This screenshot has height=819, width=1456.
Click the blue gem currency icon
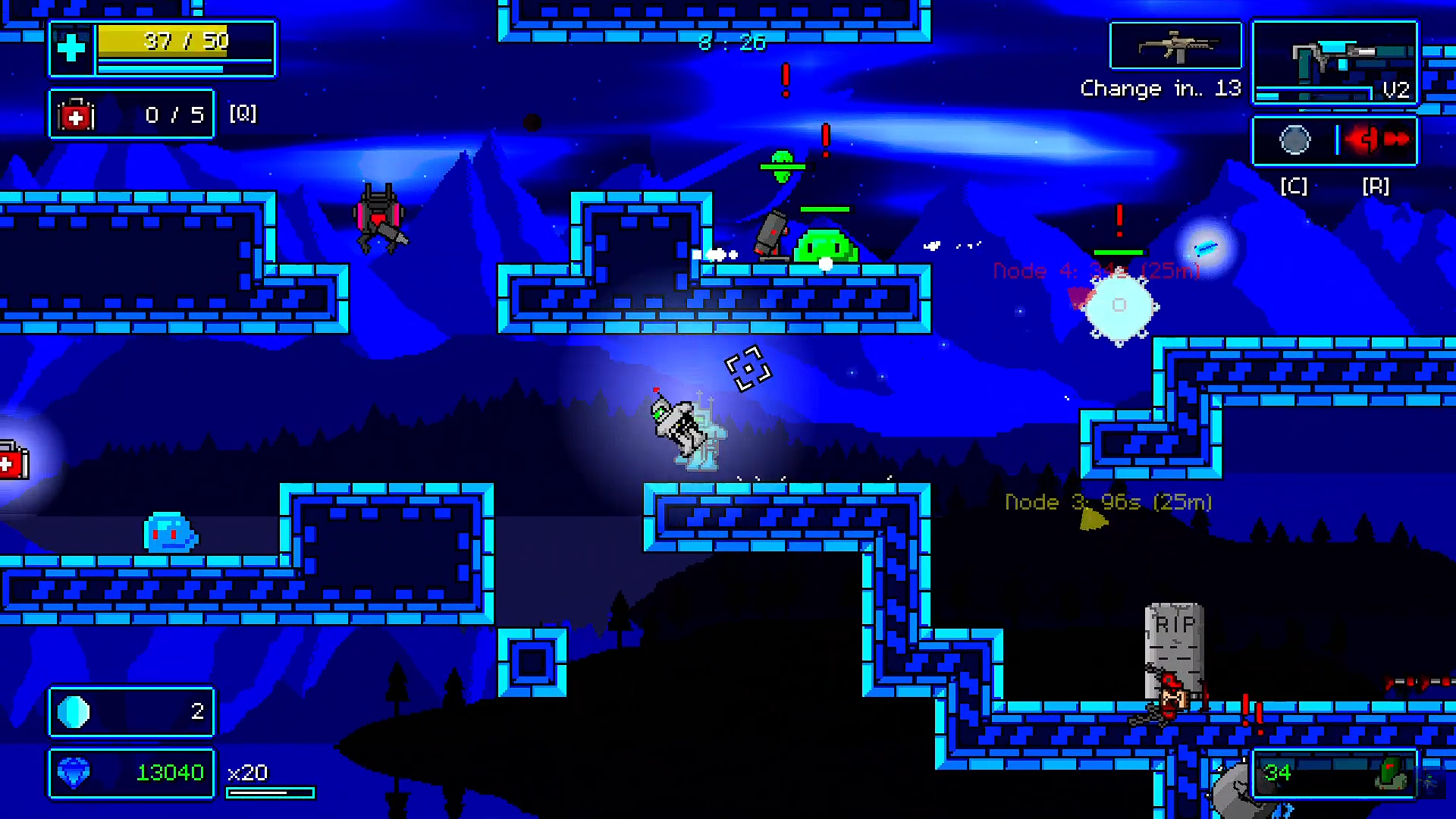click(74, 773)
